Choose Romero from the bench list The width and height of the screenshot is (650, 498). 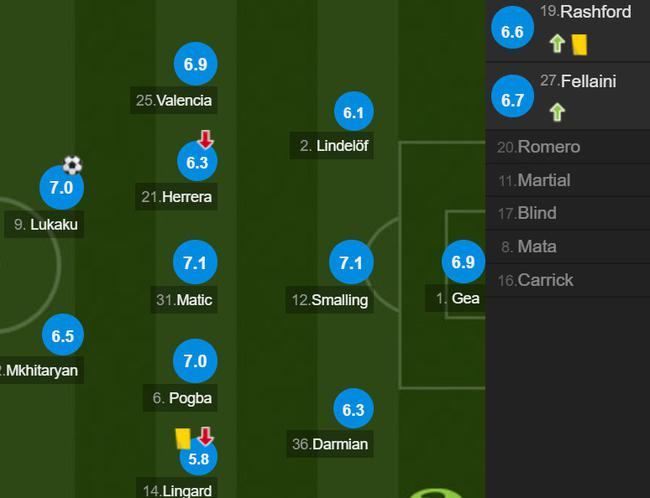click(x=567, y=147)
